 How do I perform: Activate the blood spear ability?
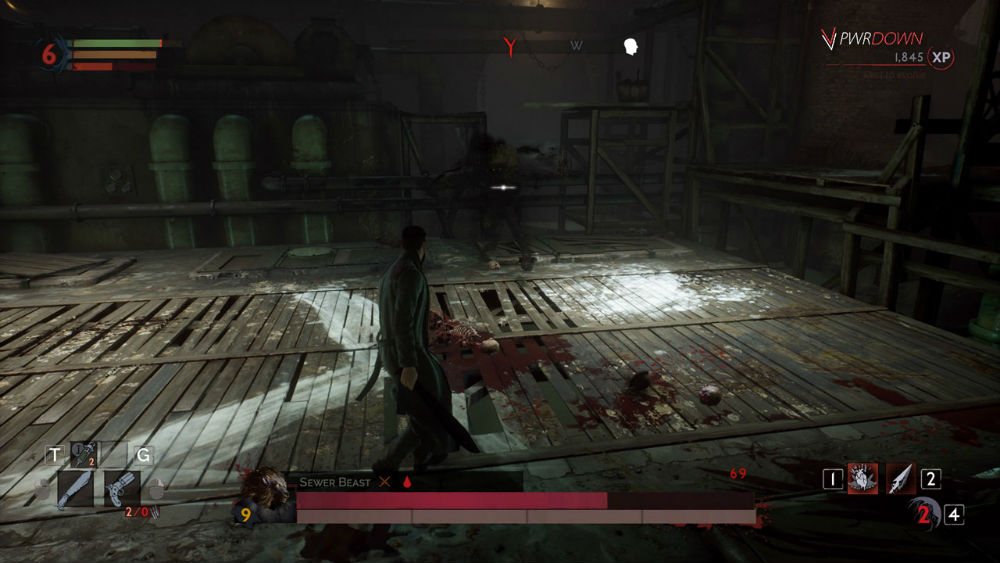[901, 479]
